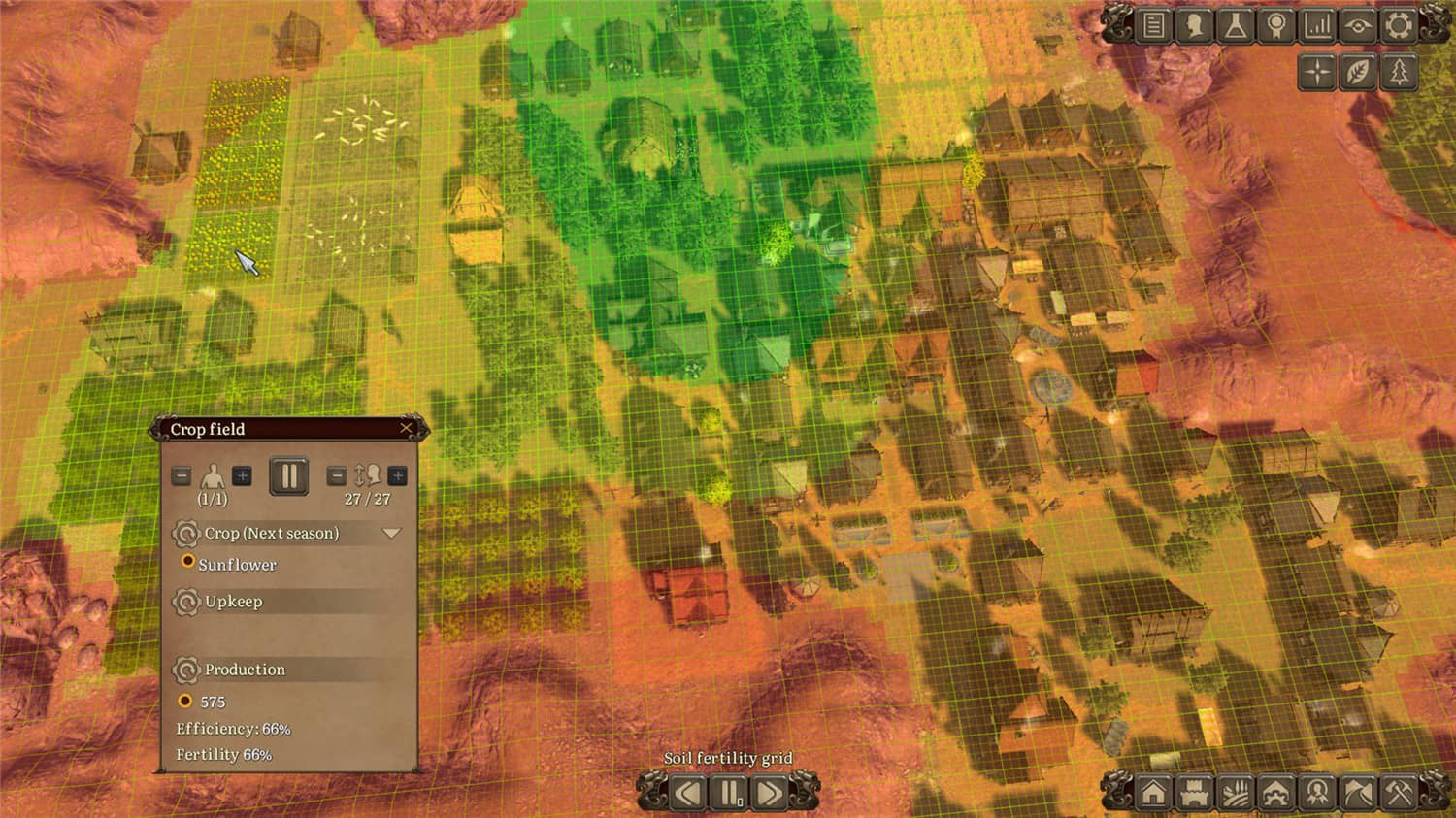Open the building construction house menu
Image resolution: width=1456 pixels, height=818 pixels.
(x=1154, y=793)
